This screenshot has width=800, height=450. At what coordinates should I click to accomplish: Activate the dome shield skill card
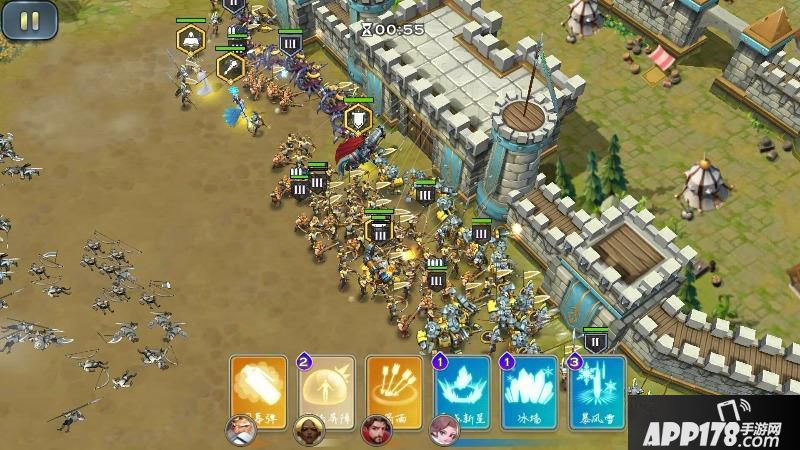(x=326, y=386)
